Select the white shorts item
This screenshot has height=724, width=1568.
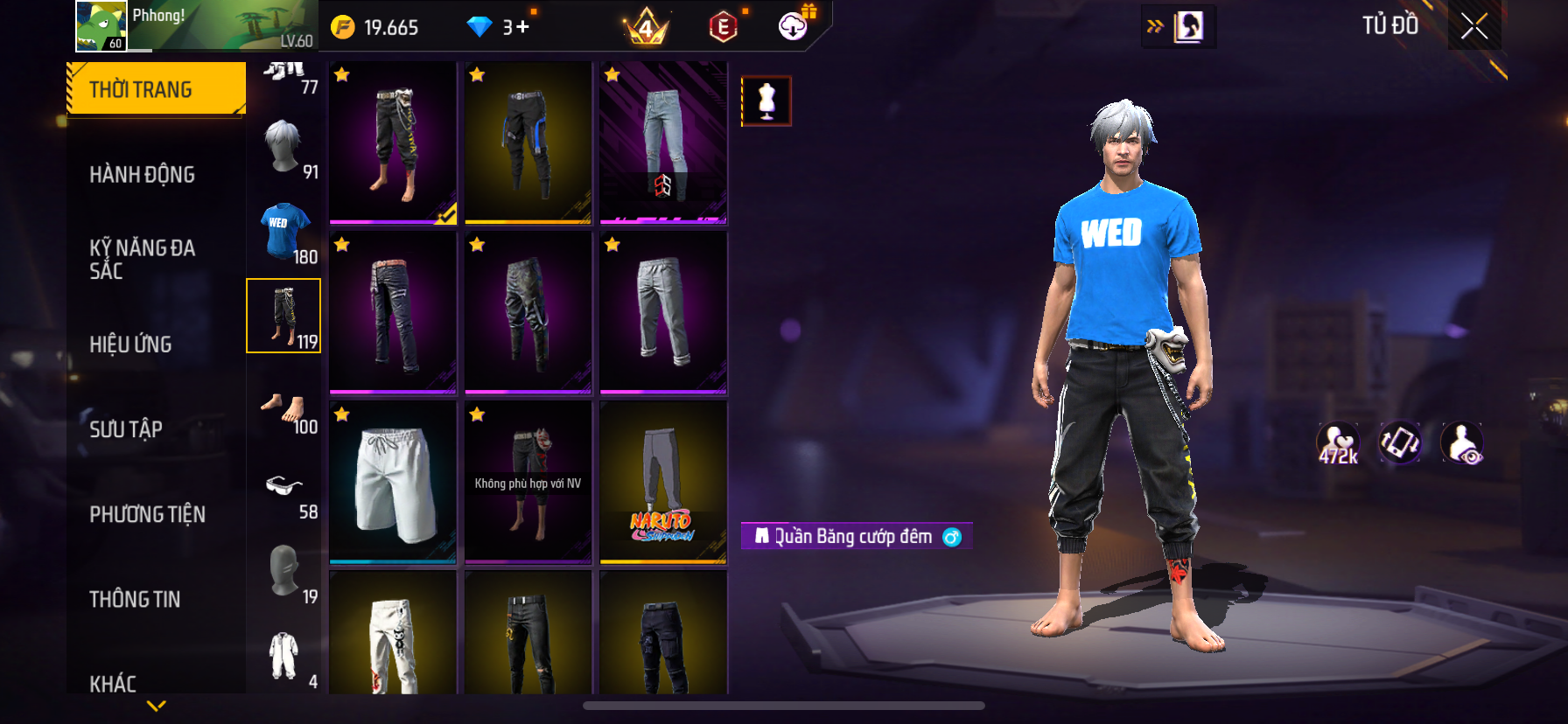pyautogui.click(x=393, y=483)
